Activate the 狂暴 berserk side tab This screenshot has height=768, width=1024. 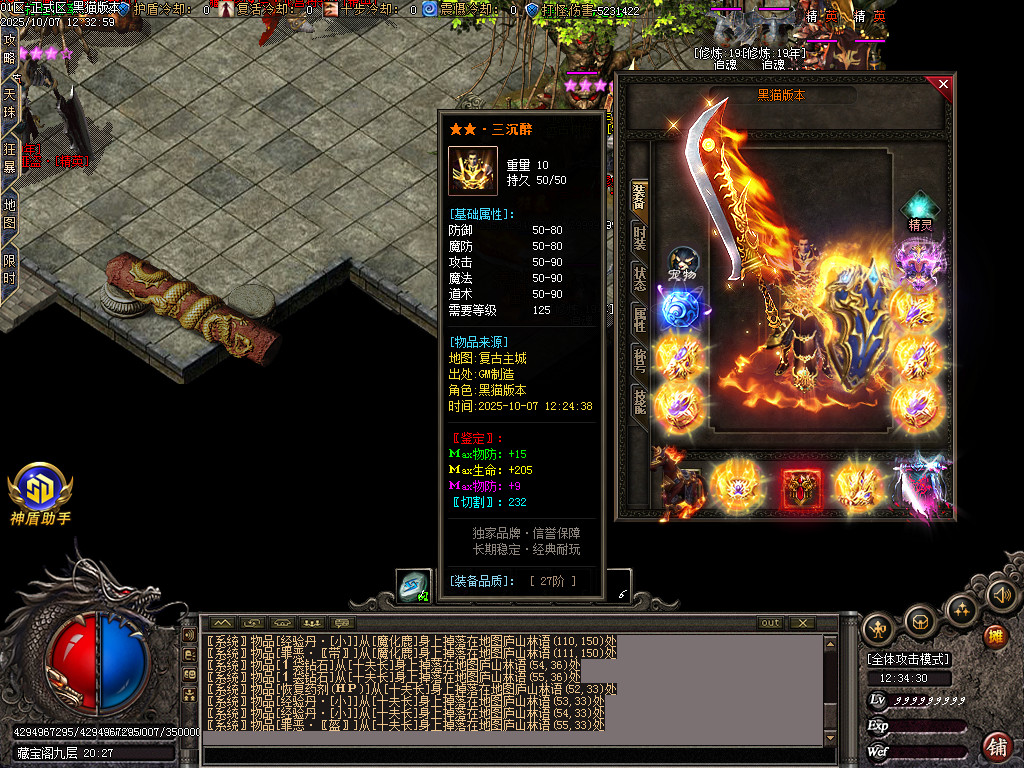(x=9, y=158)
